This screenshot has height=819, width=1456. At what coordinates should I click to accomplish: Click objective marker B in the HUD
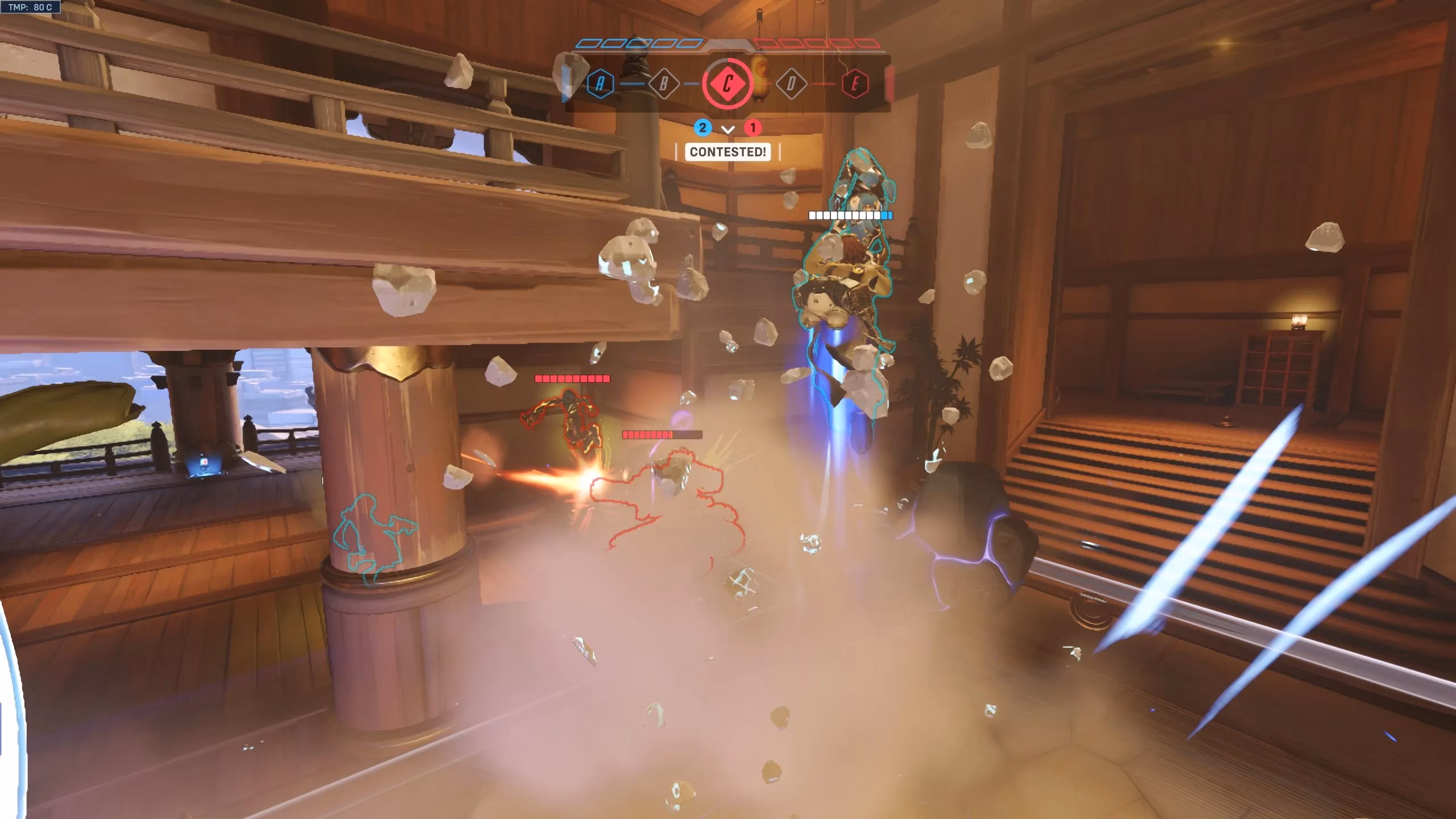click(663, 82)
